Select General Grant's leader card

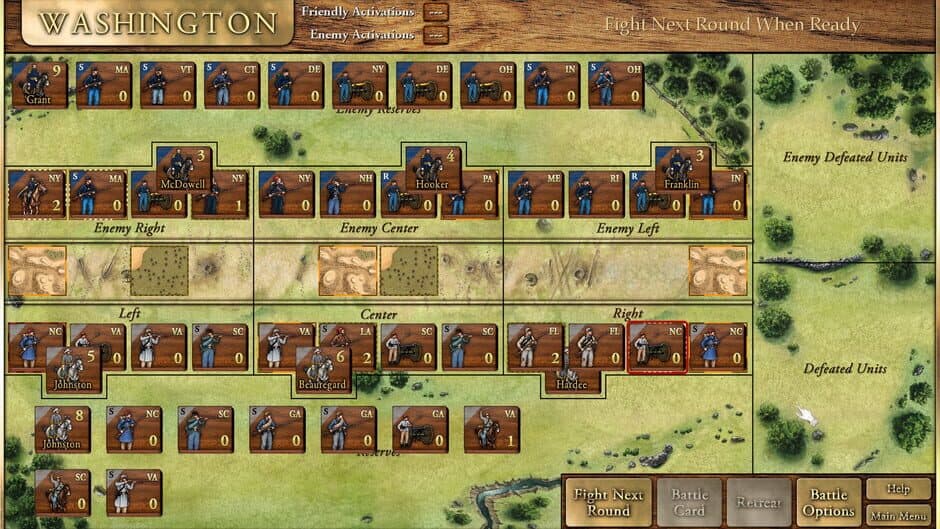coord(41,84)
